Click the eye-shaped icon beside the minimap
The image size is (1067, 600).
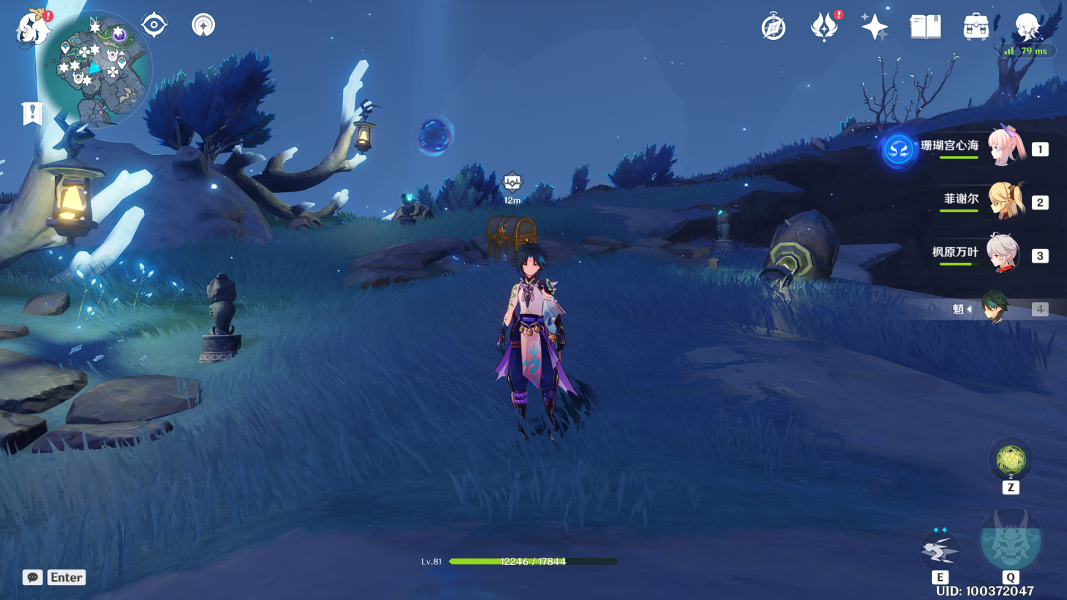coord(154,25)
